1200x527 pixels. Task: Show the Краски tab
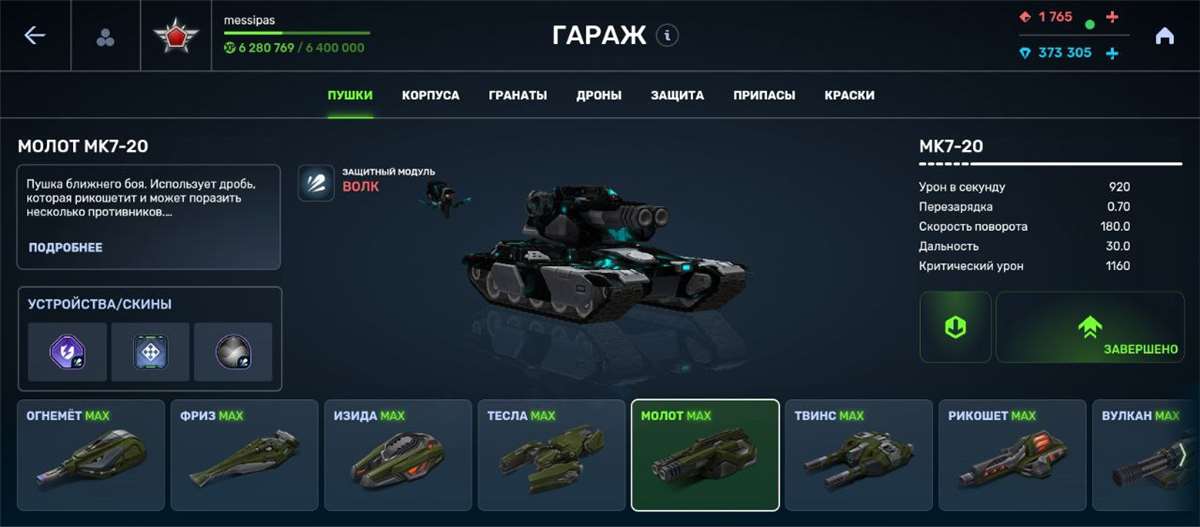pyautogui.click(x=849, y=96)
